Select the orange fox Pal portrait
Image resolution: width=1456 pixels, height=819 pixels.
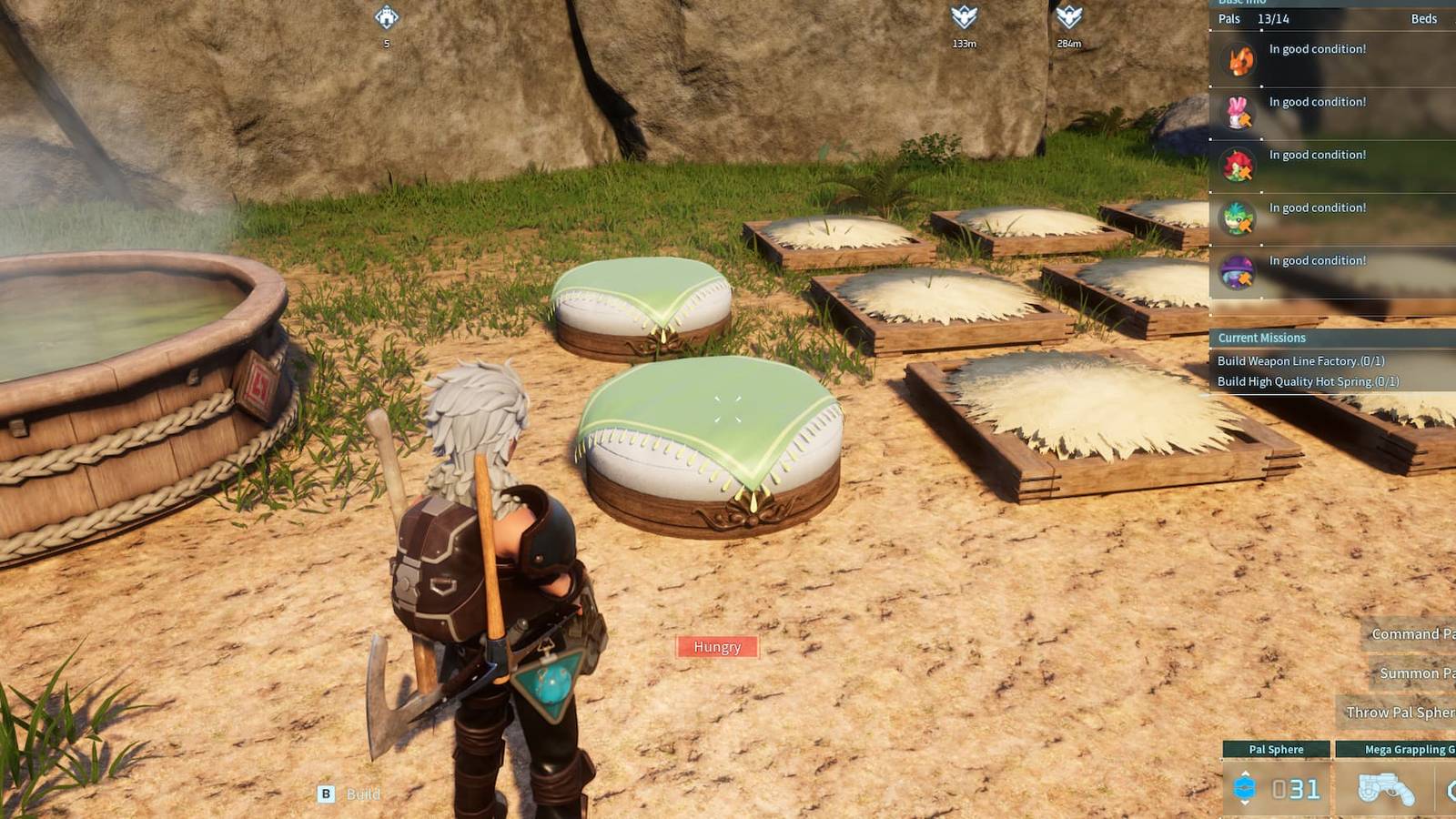tap(1238, 60)
